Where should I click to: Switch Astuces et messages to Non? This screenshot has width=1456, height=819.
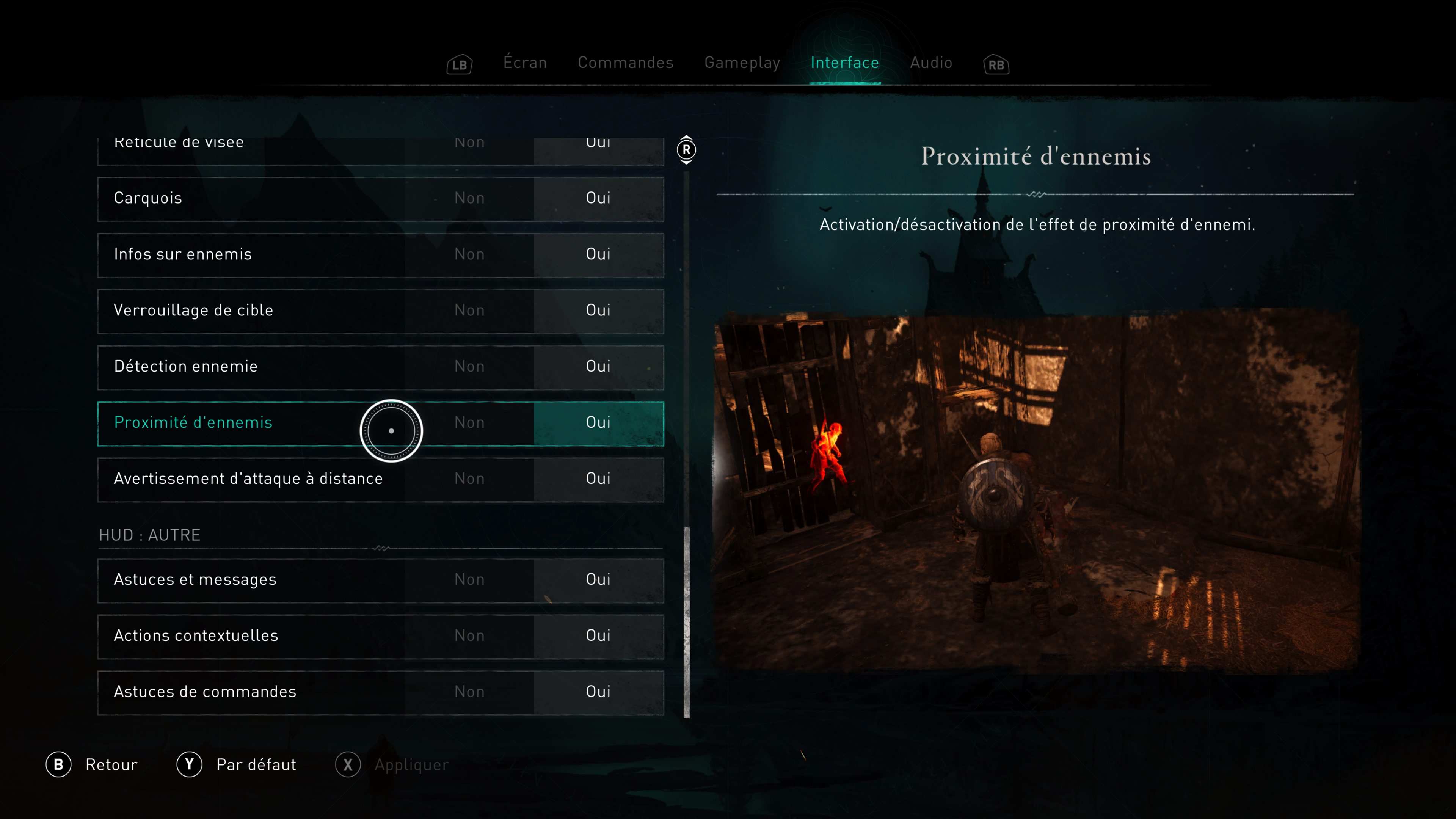coord(469,579)
